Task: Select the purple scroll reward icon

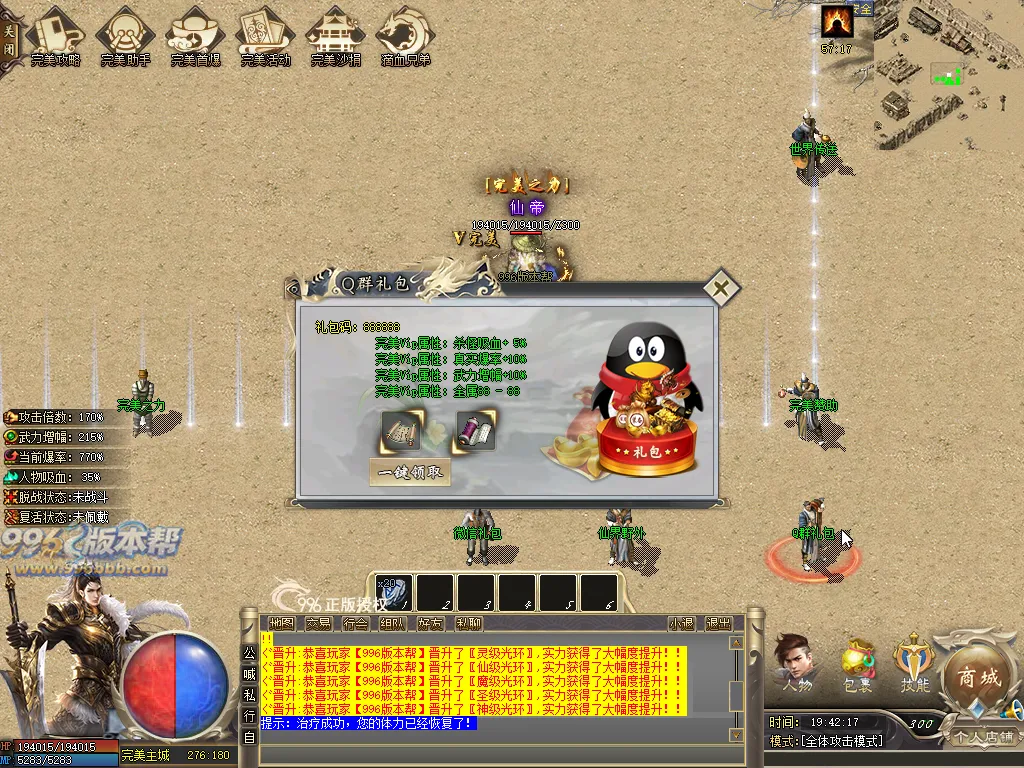Action: coord(476,431)
